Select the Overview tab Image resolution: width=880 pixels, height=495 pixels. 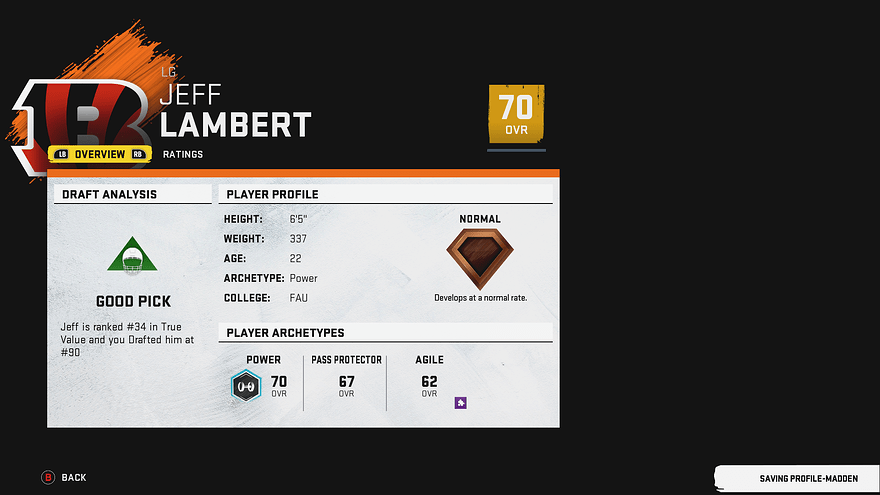pyautogui.click(x=100, y=154)
